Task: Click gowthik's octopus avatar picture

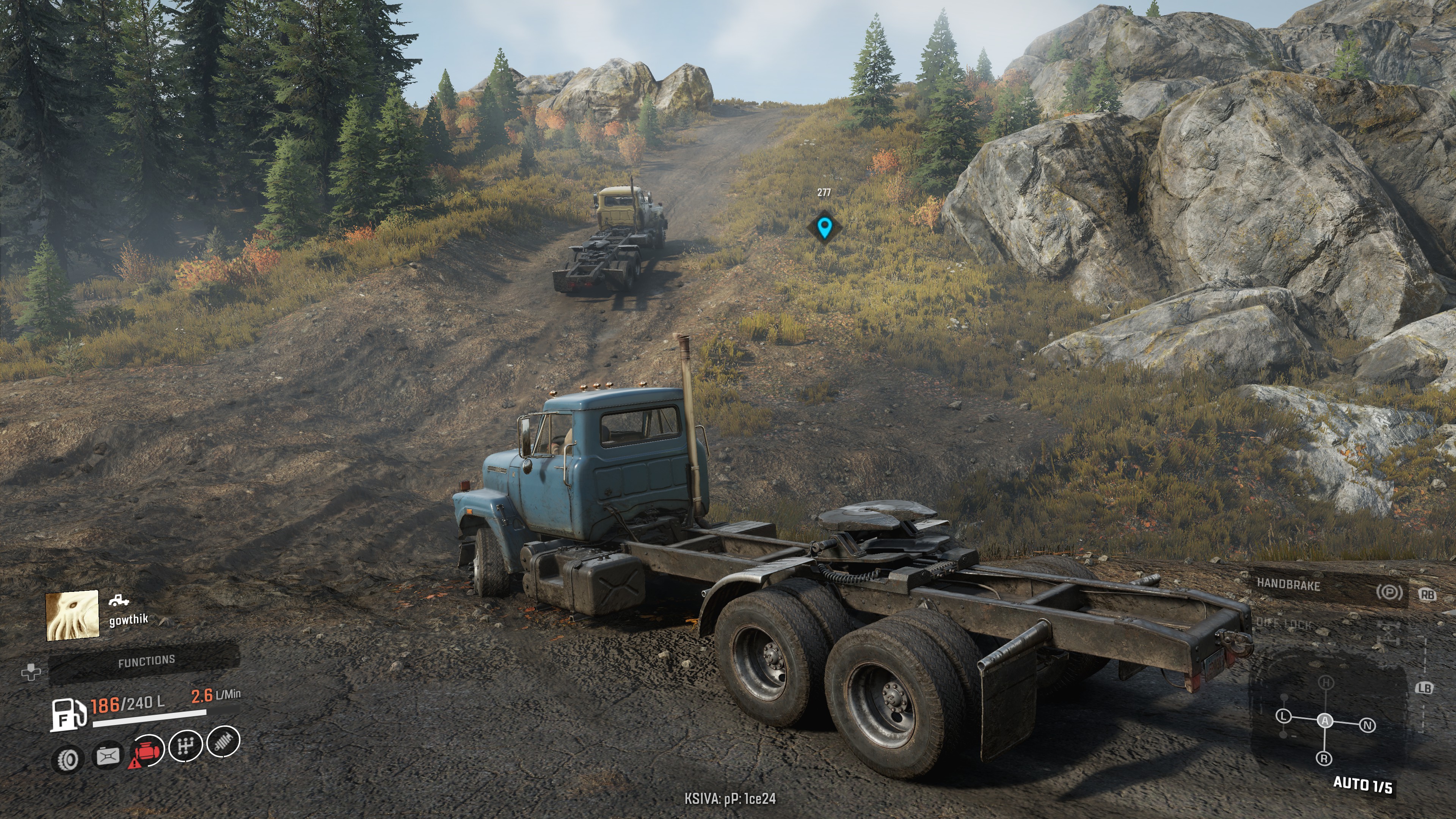Action: point(72,615)
